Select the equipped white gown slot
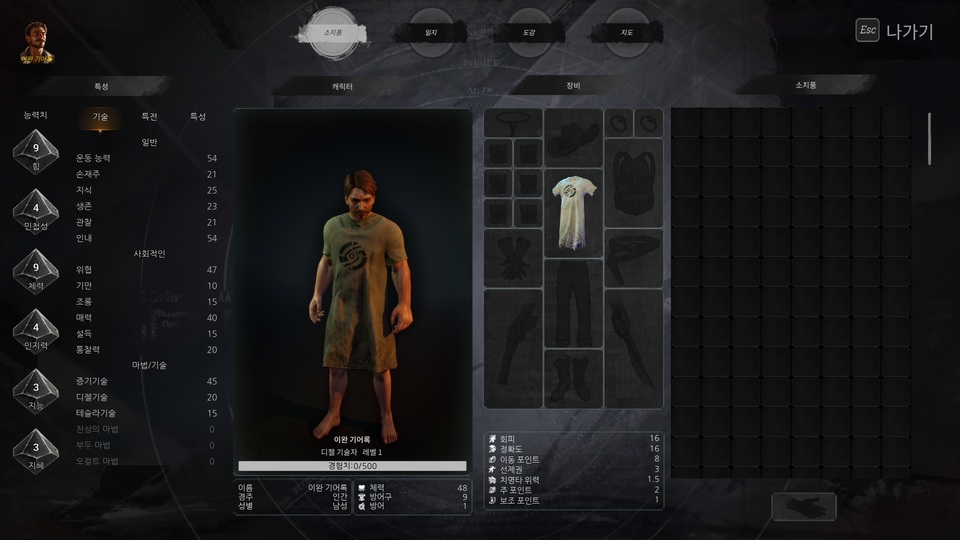 pos(573,213)
